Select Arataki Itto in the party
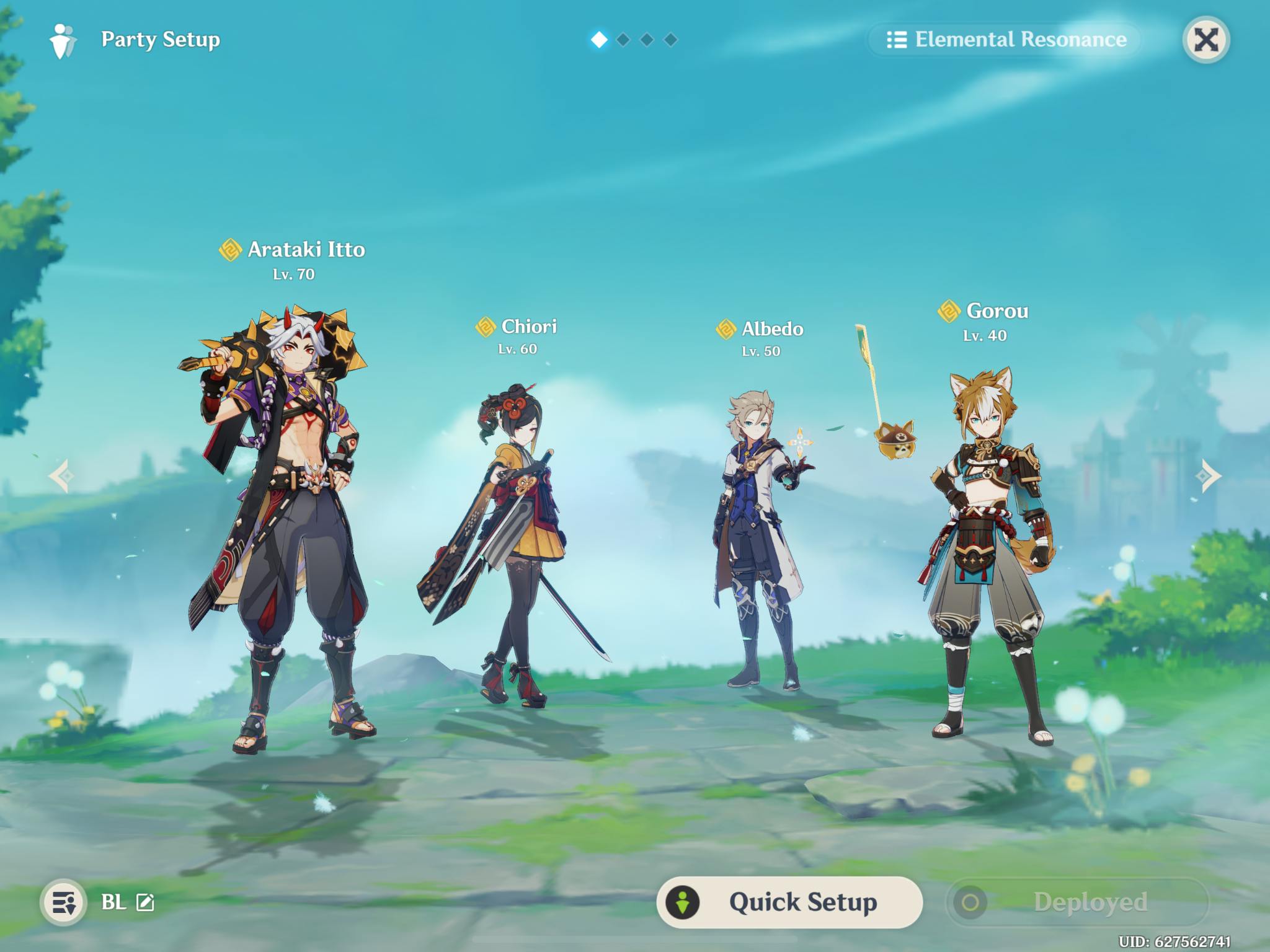1270x952 pixels. click(x=285, y=527)
